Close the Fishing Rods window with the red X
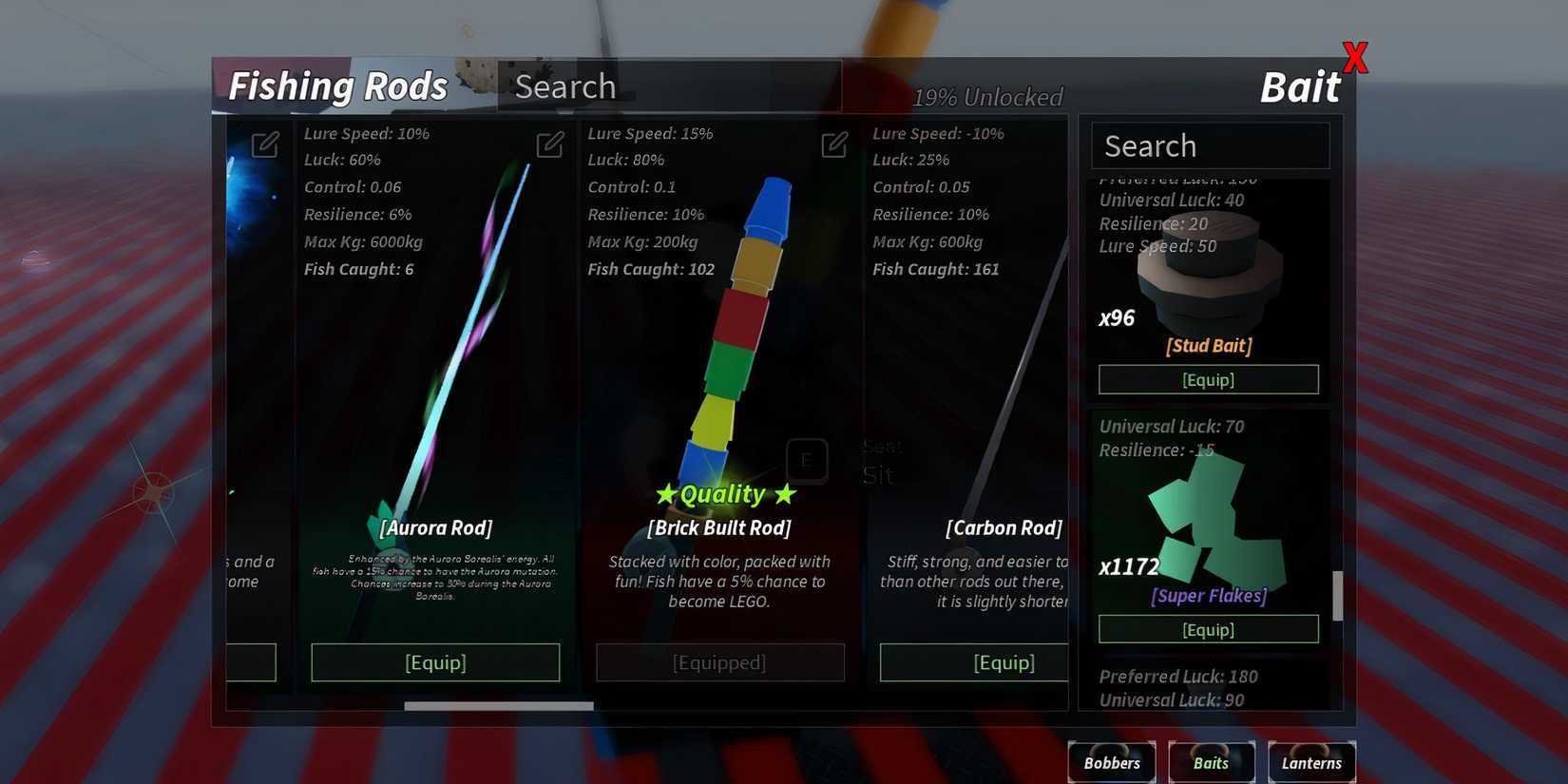The height and width of the screenshot is (784, 1568). click(x=1354, y=57)
